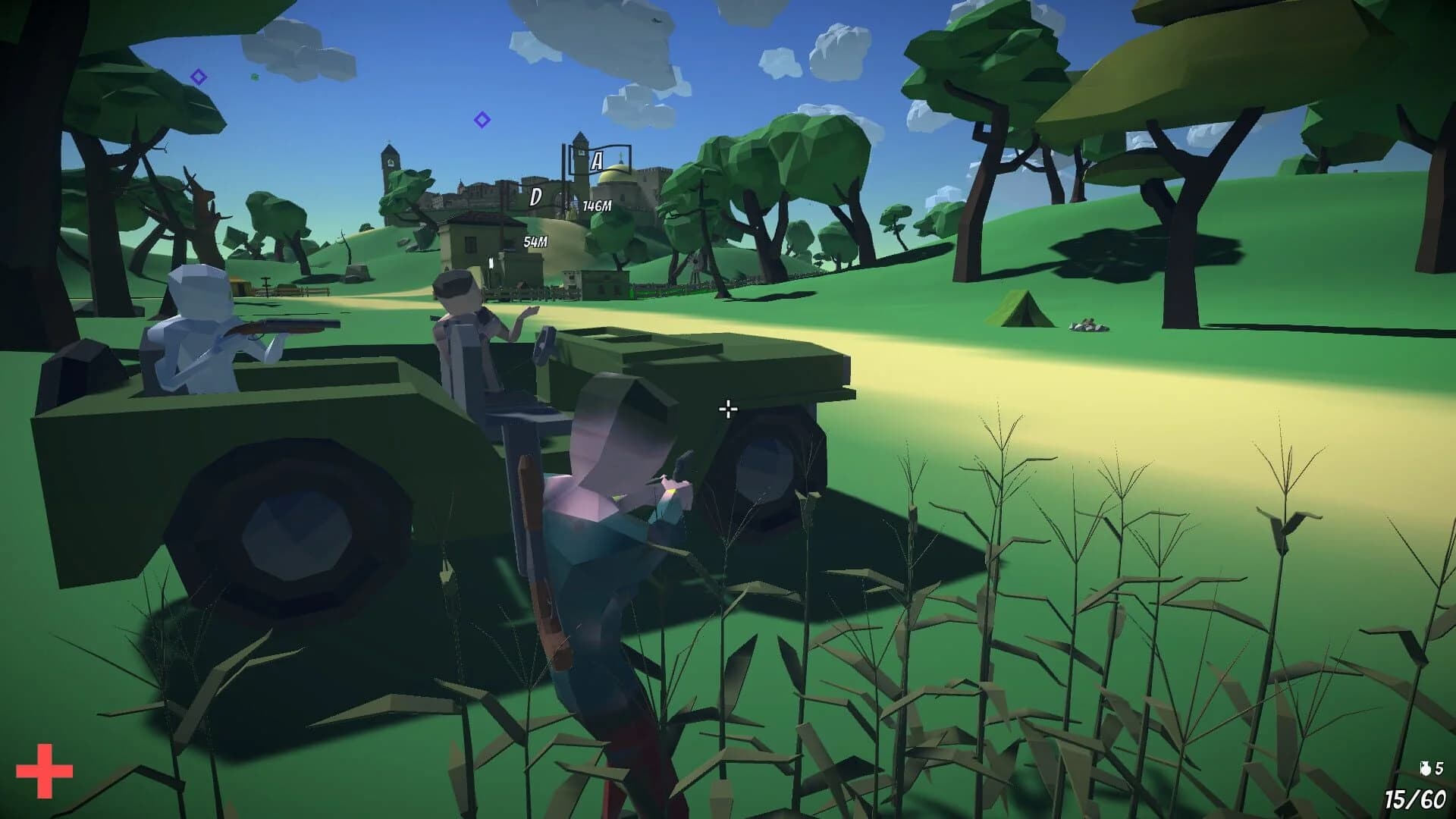Click the green dot marker near the top left

tap(254, 77)
